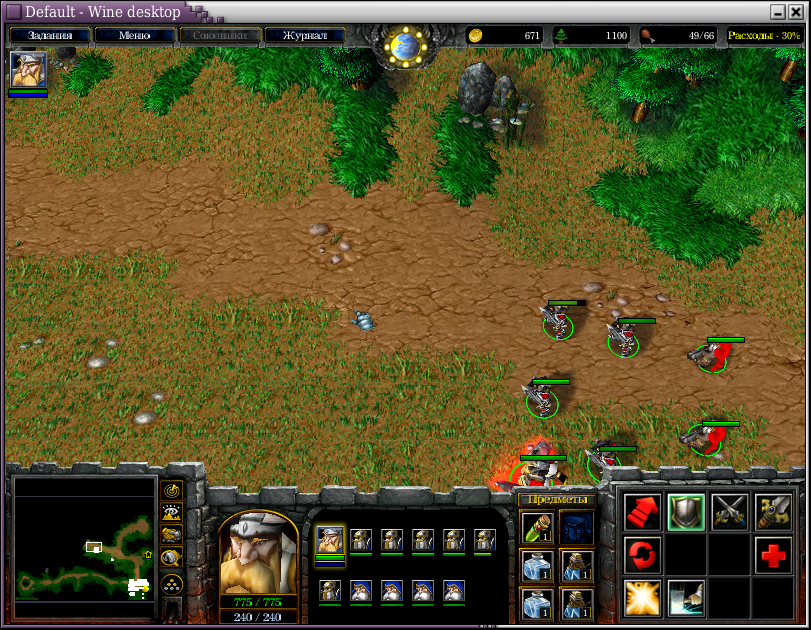811x630 pixels.
Task: Activate the red circular arrows Patrol command
Action: point(642,555)
